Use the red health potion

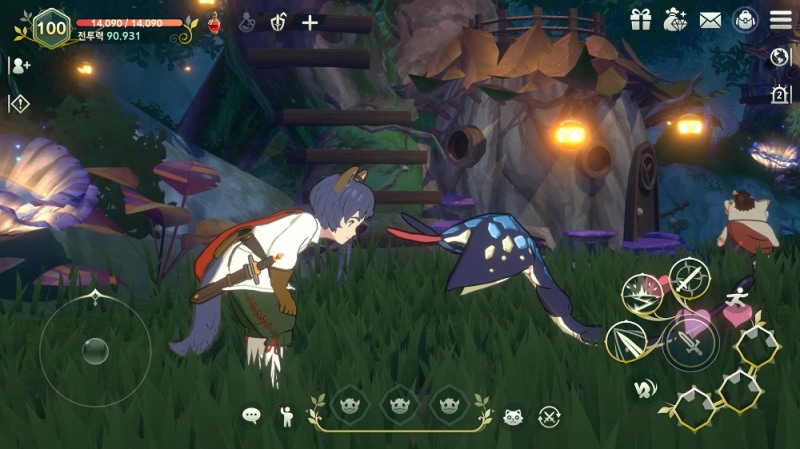(214, 22)
